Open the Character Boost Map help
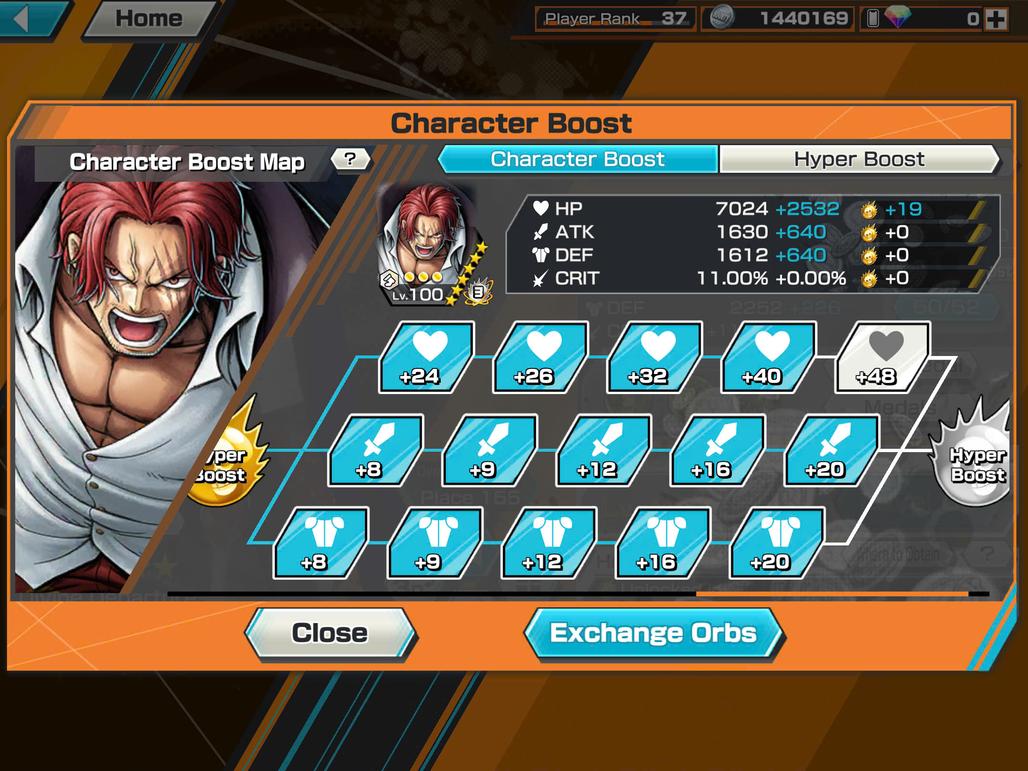The height and width of the screenshot is (771, 1028). pyautogui.click(x=350, y=159)
